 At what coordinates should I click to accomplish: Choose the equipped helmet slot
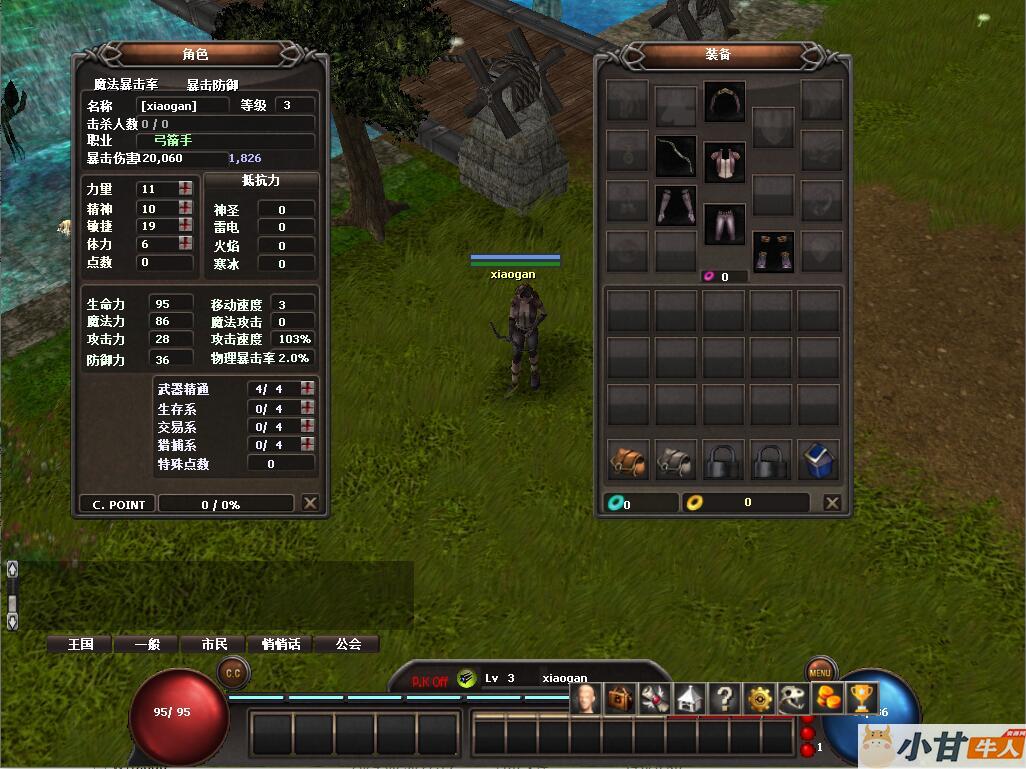(x=725, y=101)
